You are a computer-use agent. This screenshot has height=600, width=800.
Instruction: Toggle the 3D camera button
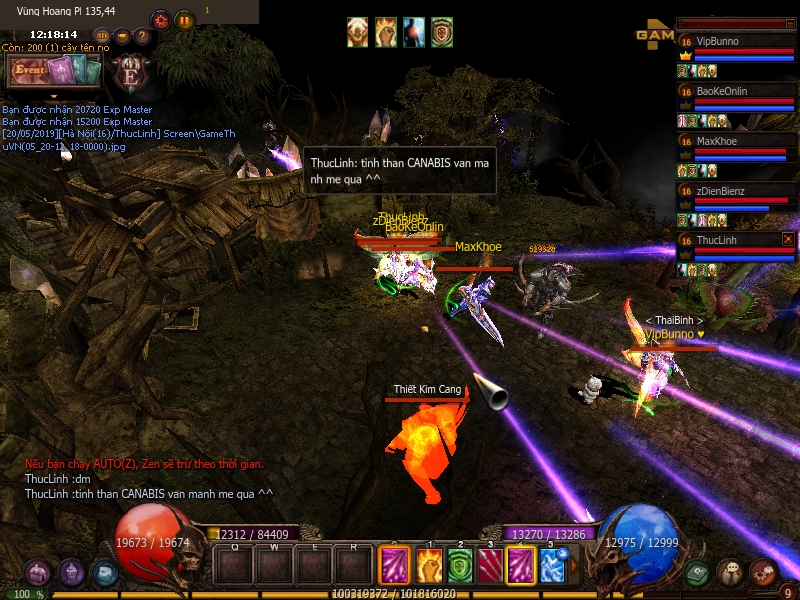point(102,36)
